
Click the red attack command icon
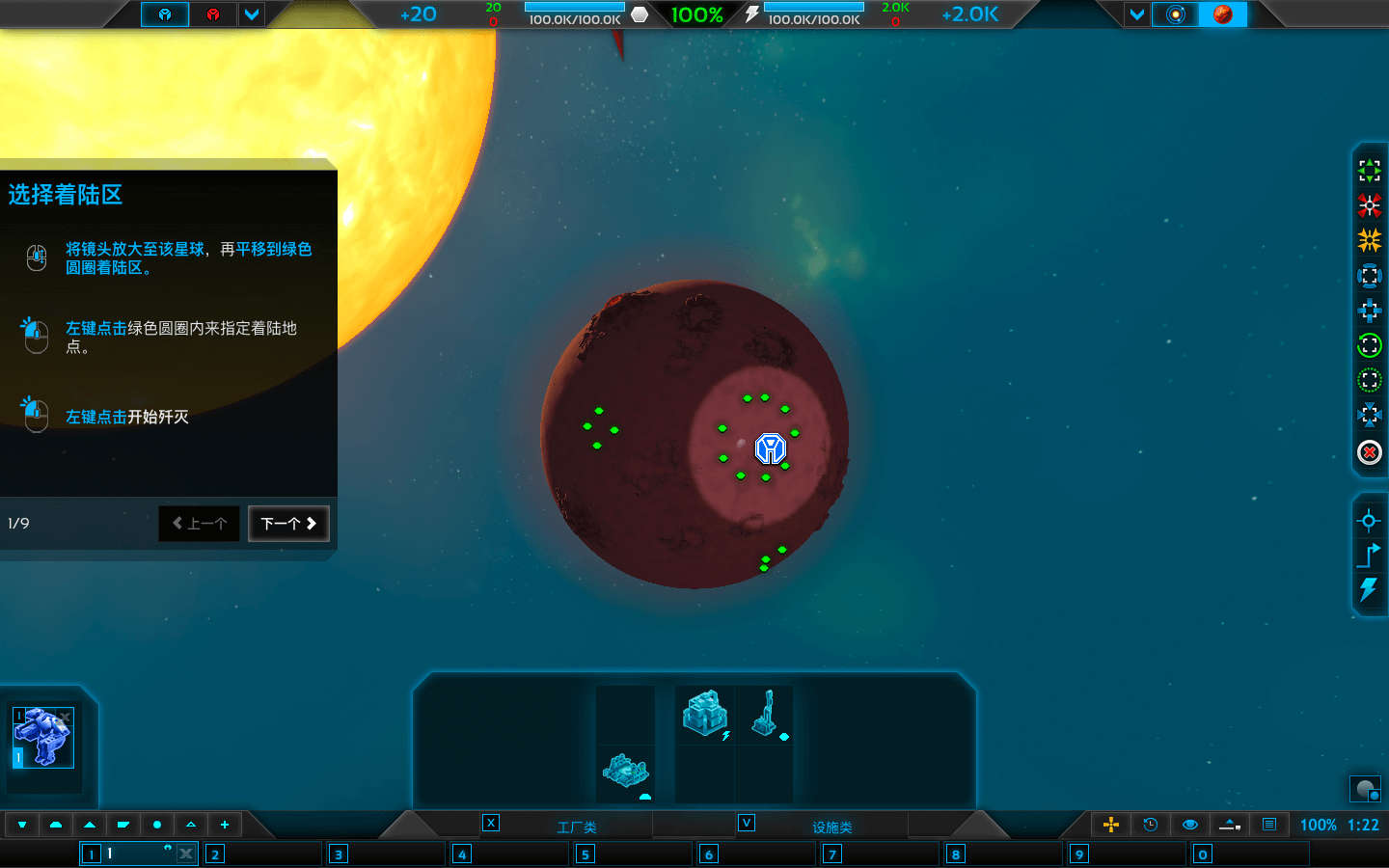click(1369, 204)
